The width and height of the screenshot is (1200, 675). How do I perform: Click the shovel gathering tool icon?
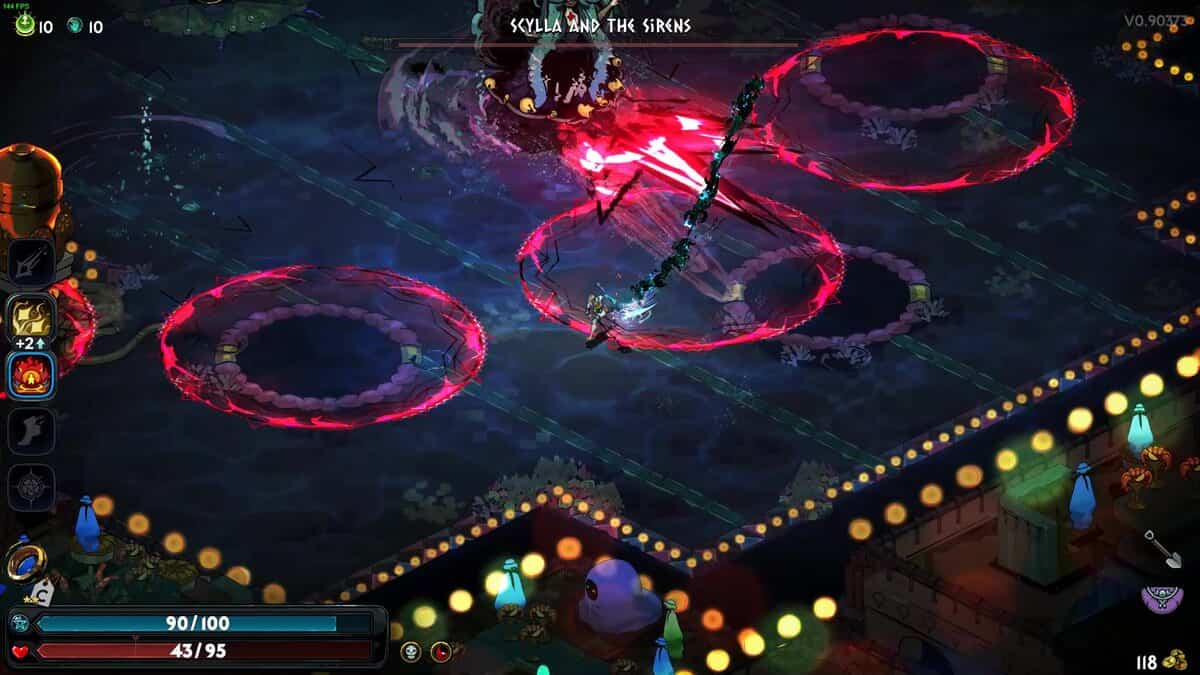[x=1158, y=548]
